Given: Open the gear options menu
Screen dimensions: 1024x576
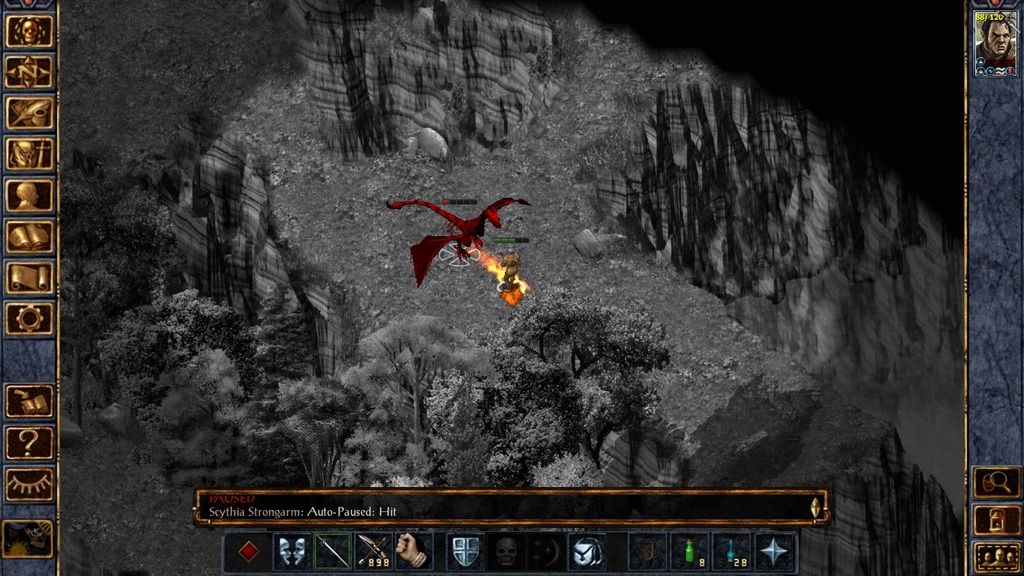Looking at the screenshot, I should [29, 318].
